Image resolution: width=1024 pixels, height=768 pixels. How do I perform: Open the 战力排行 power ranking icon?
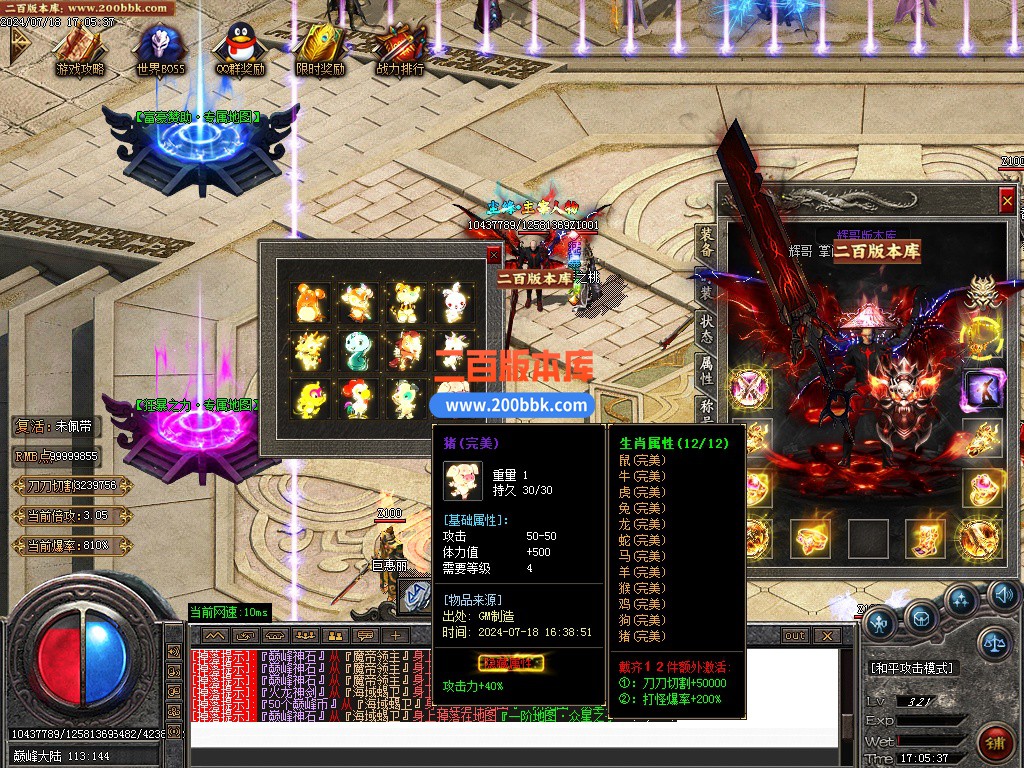tap(400, 47)
